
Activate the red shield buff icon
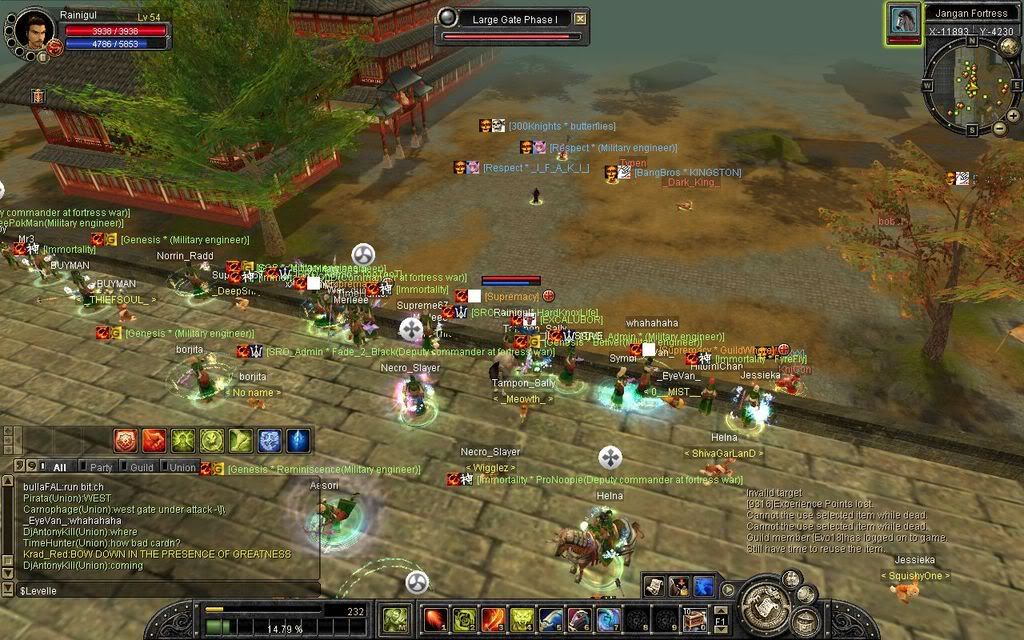[126, 440]
